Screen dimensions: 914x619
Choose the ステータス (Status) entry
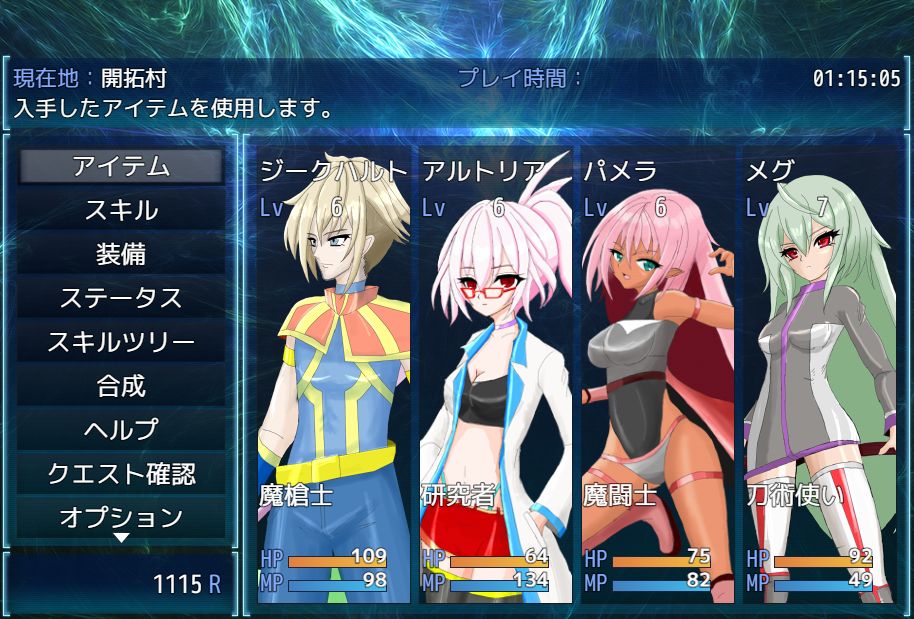[x=121, y=298]
